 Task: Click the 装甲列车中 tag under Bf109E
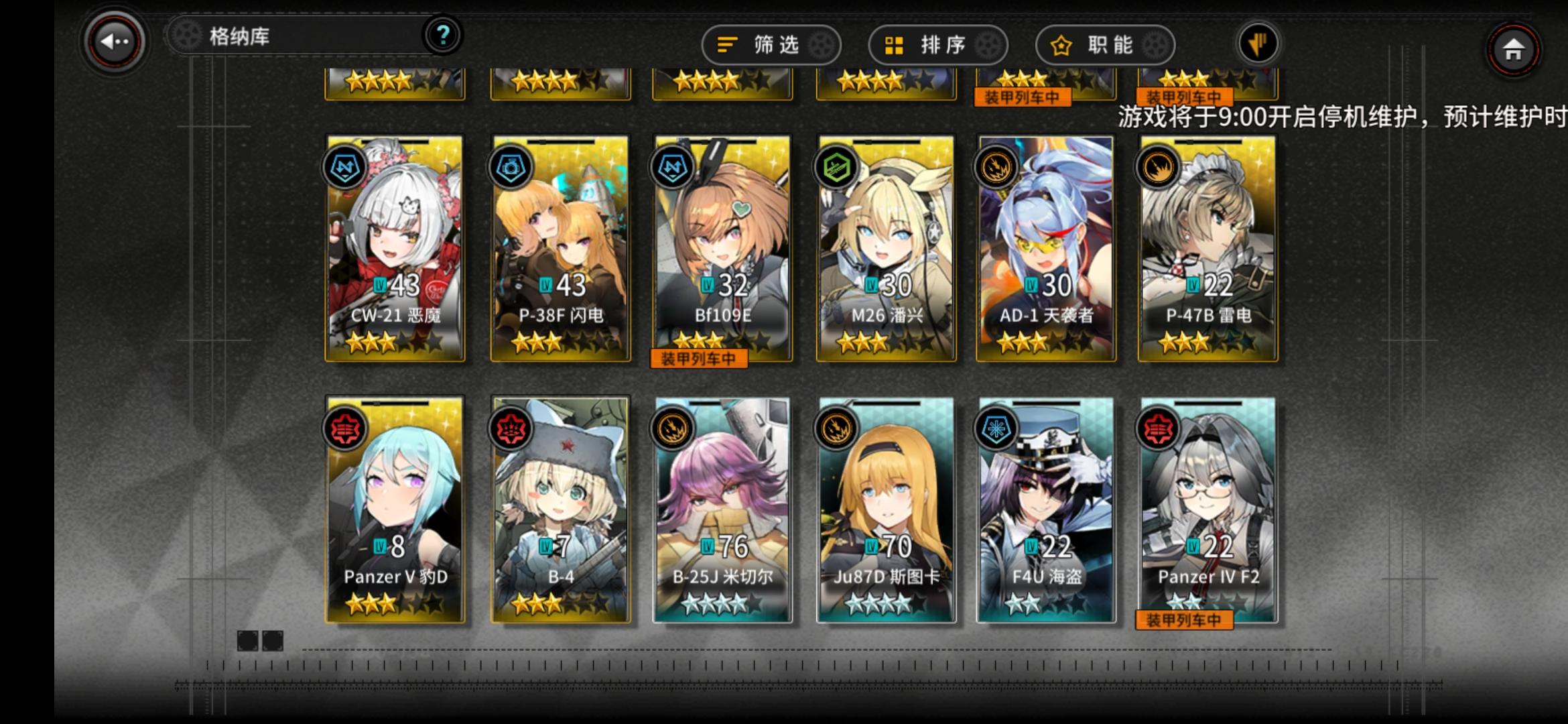pos(698,359)
